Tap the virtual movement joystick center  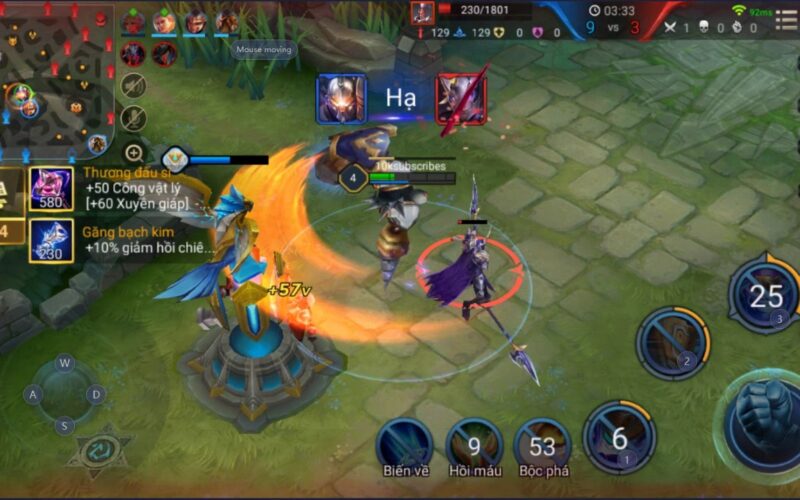coord(65,394)
